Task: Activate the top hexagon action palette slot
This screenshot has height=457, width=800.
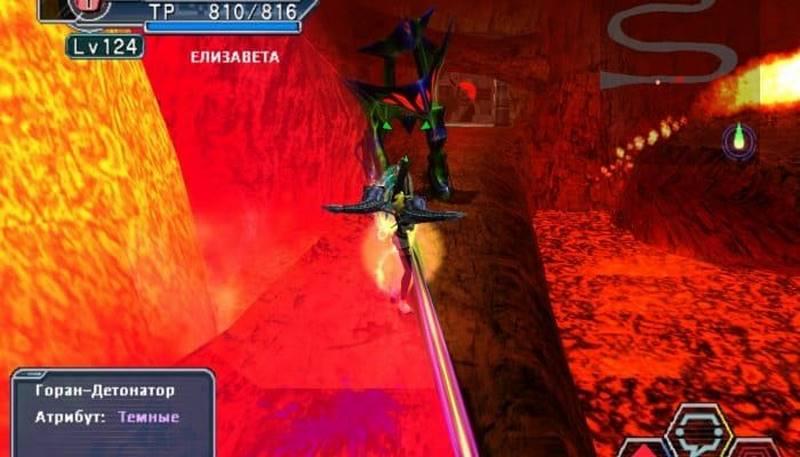Action: pyautogui.click(x=699, y=427)
